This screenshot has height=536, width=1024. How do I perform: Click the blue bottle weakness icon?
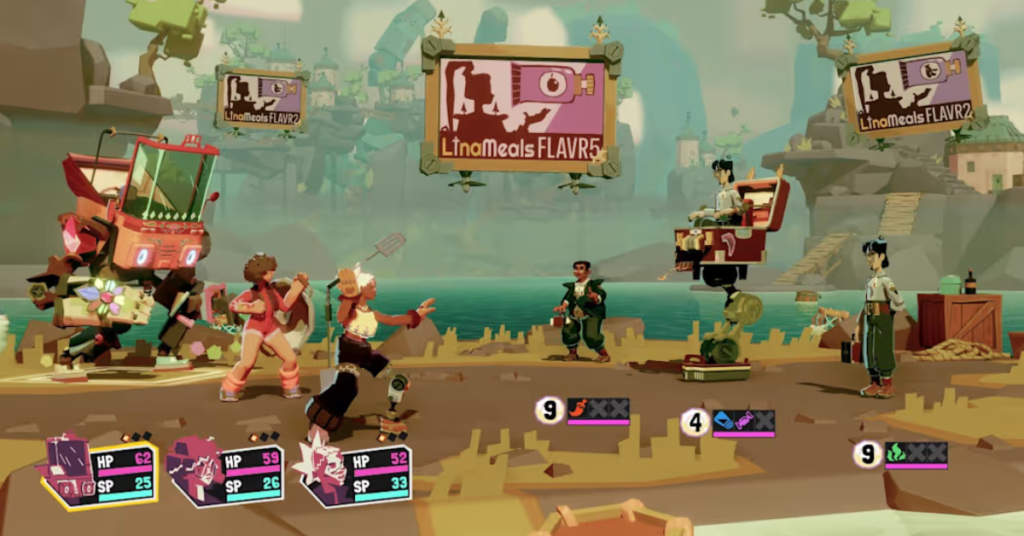coord(725,421)
